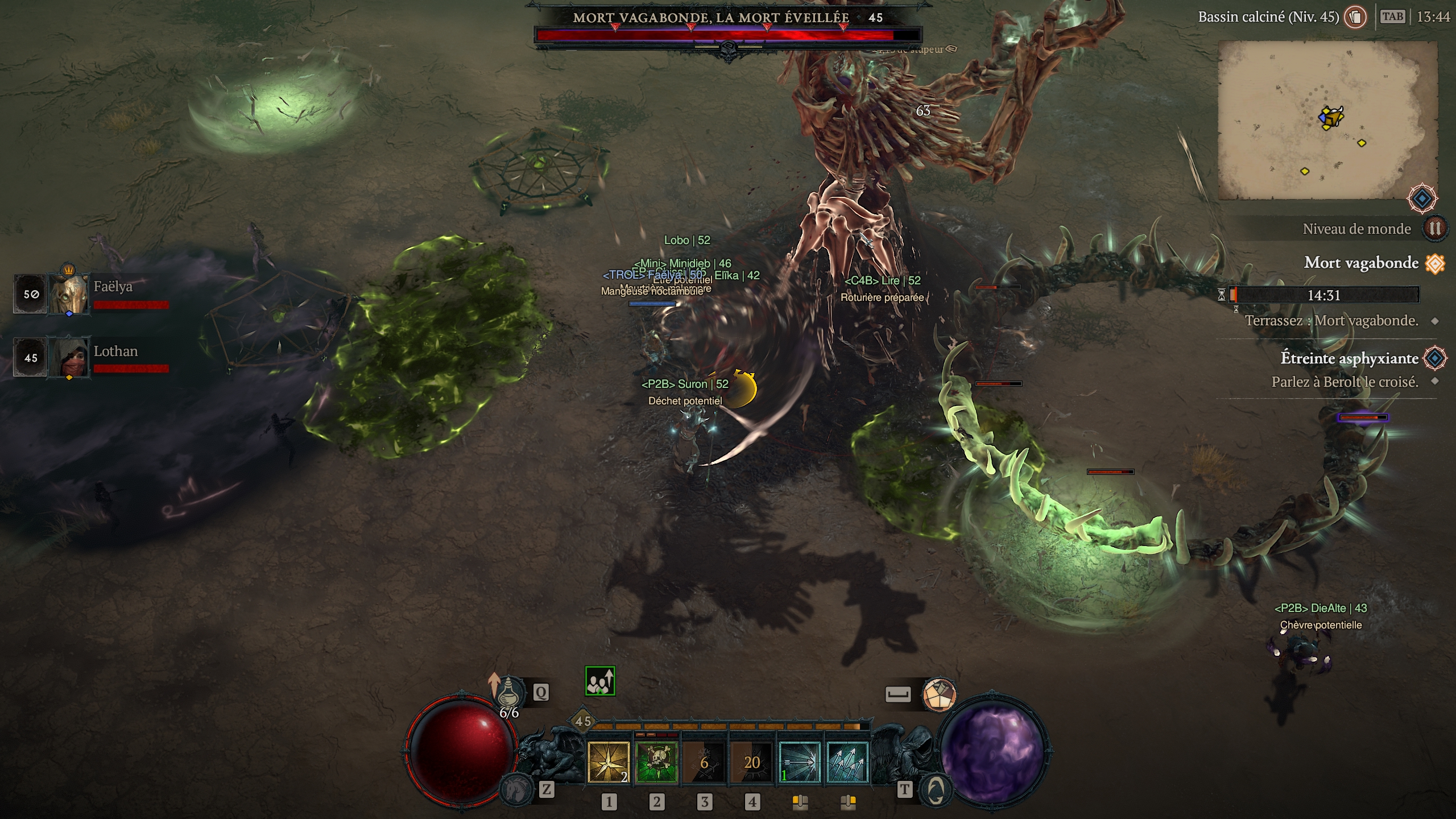The width and height of the screenshot is (1456, 819).
Task: Activate the golden shuriken star skill
Action: [609, 762]
